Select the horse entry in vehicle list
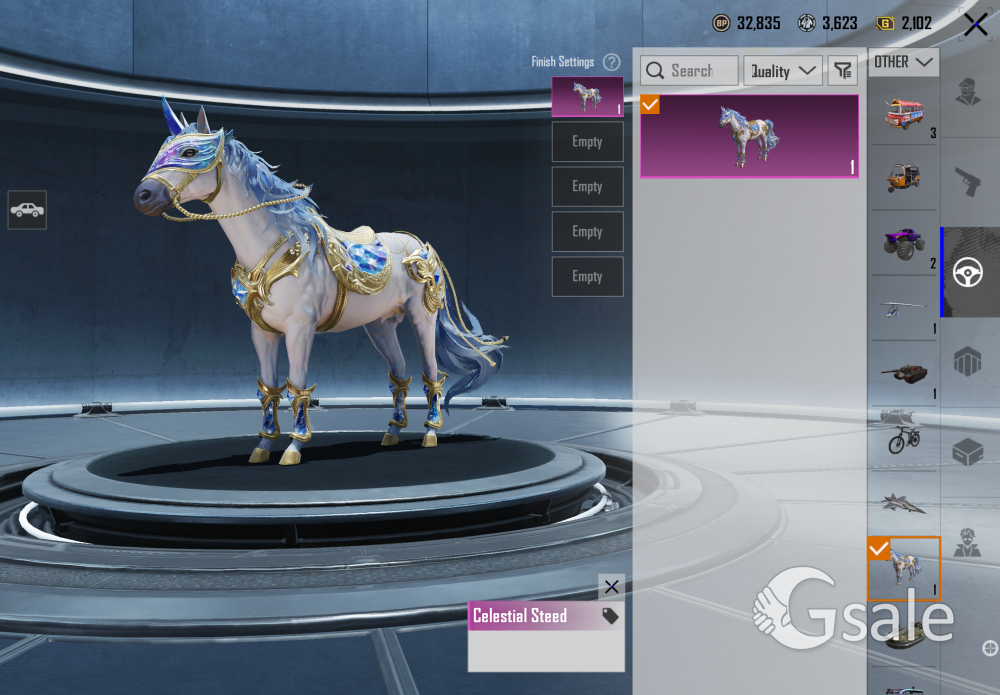 (x=904, y=568)
